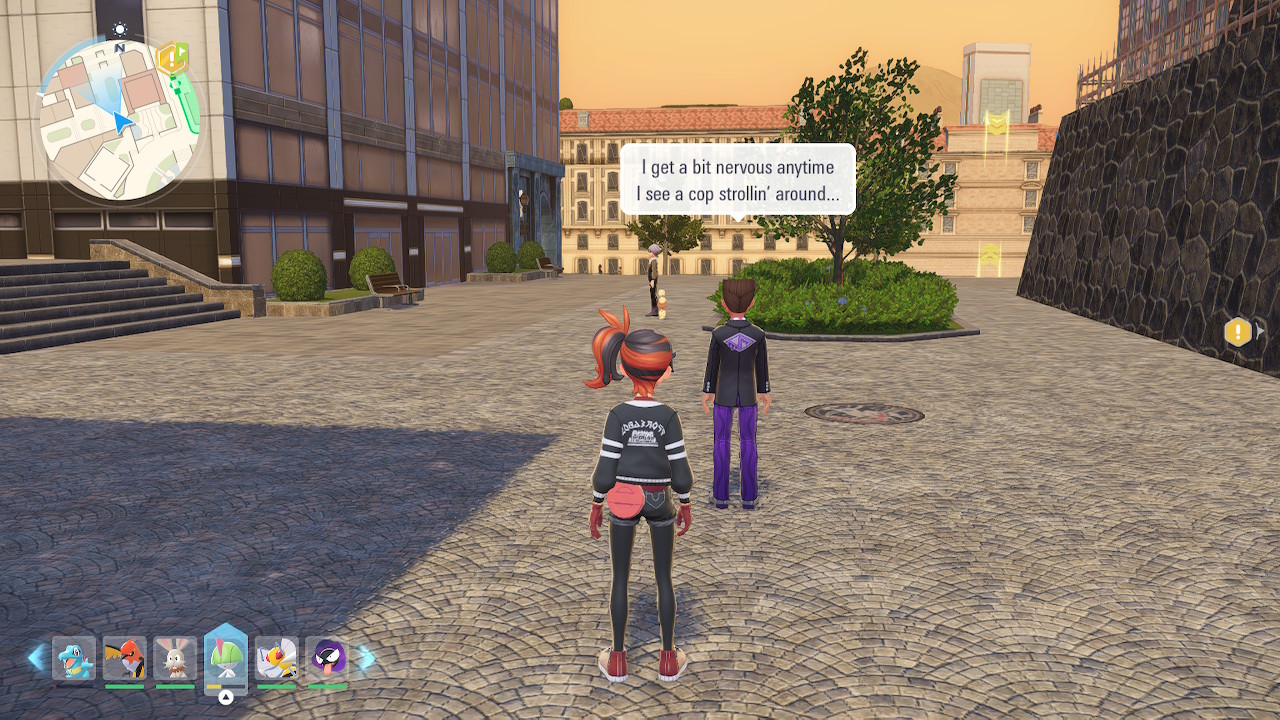Click the gold exclamation quest marker on minimap

172,57
